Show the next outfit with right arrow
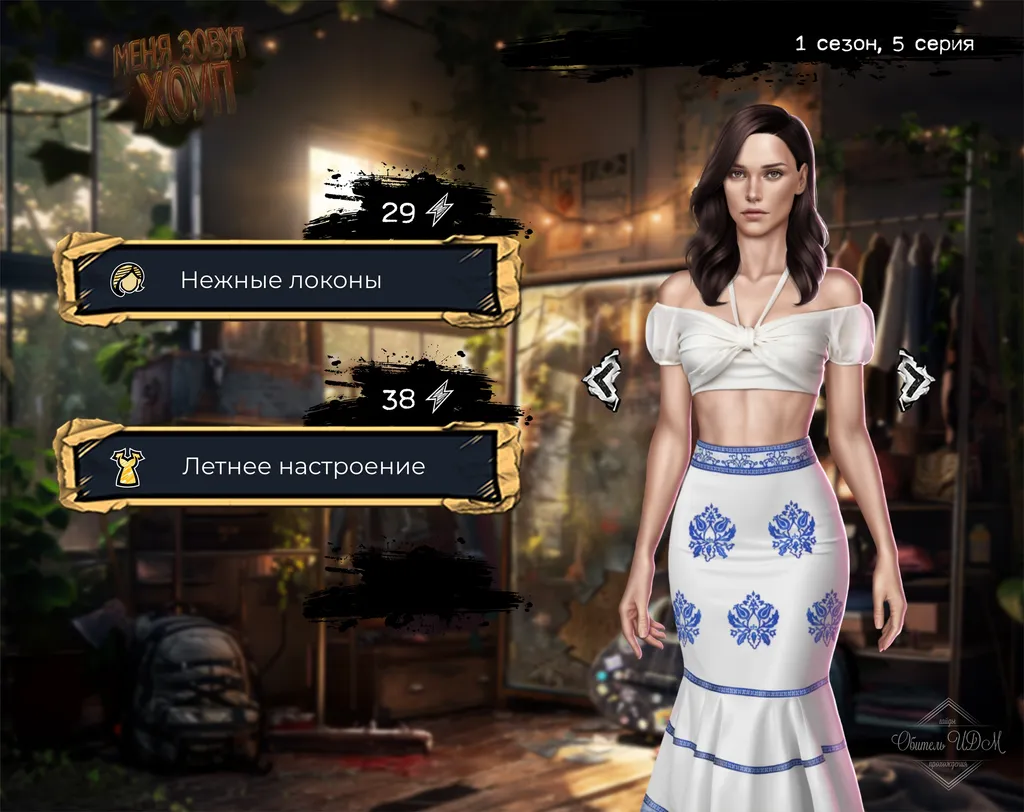 click(914, 380)
